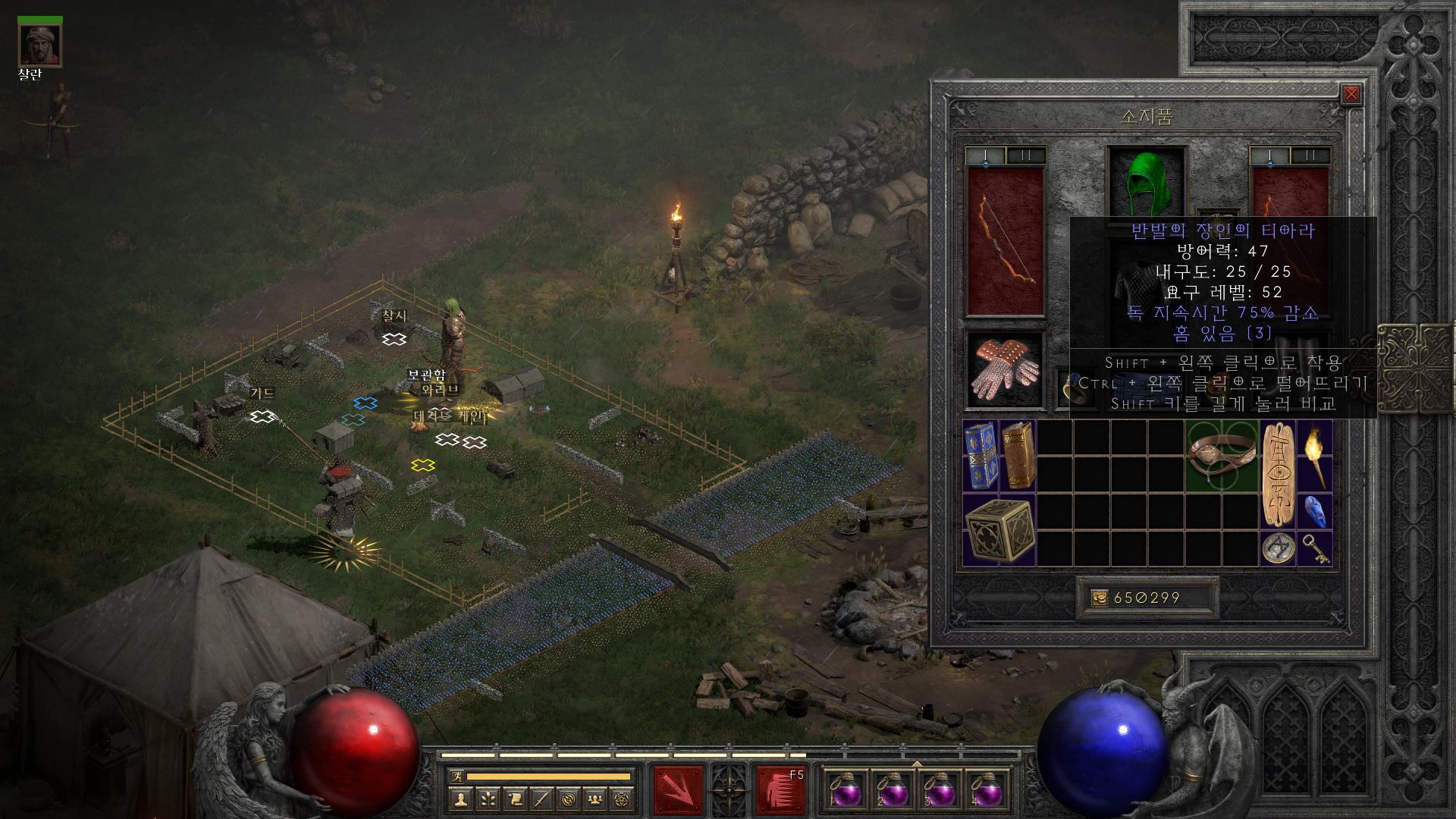
Task: Pick up the wooden rune-carved charm
Action: click(x=1278, y=475)
